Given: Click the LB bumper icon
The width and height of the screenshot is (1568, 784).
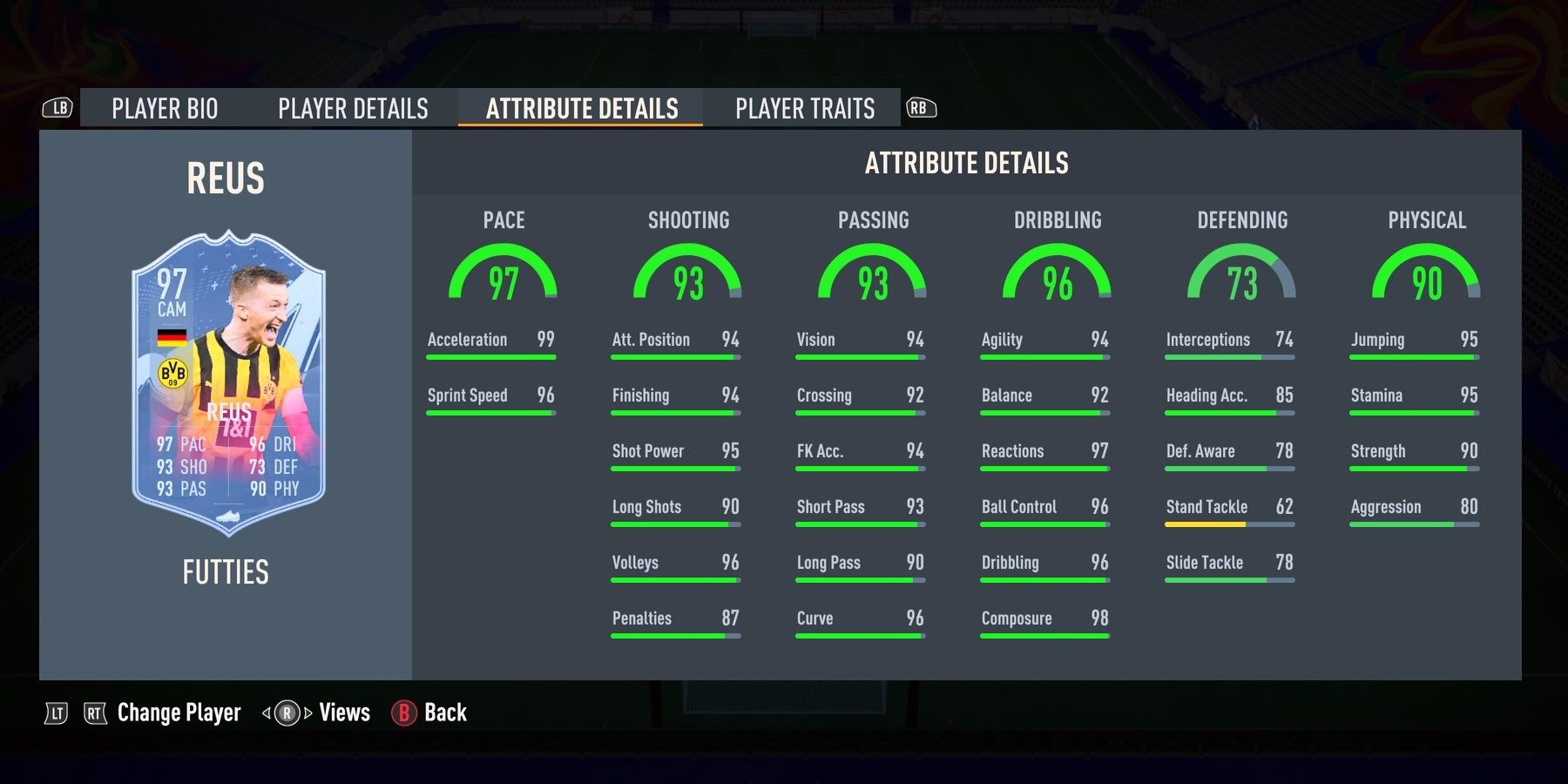Looking at the screenshot, I should pyautogui.click(x=57, y=106).
